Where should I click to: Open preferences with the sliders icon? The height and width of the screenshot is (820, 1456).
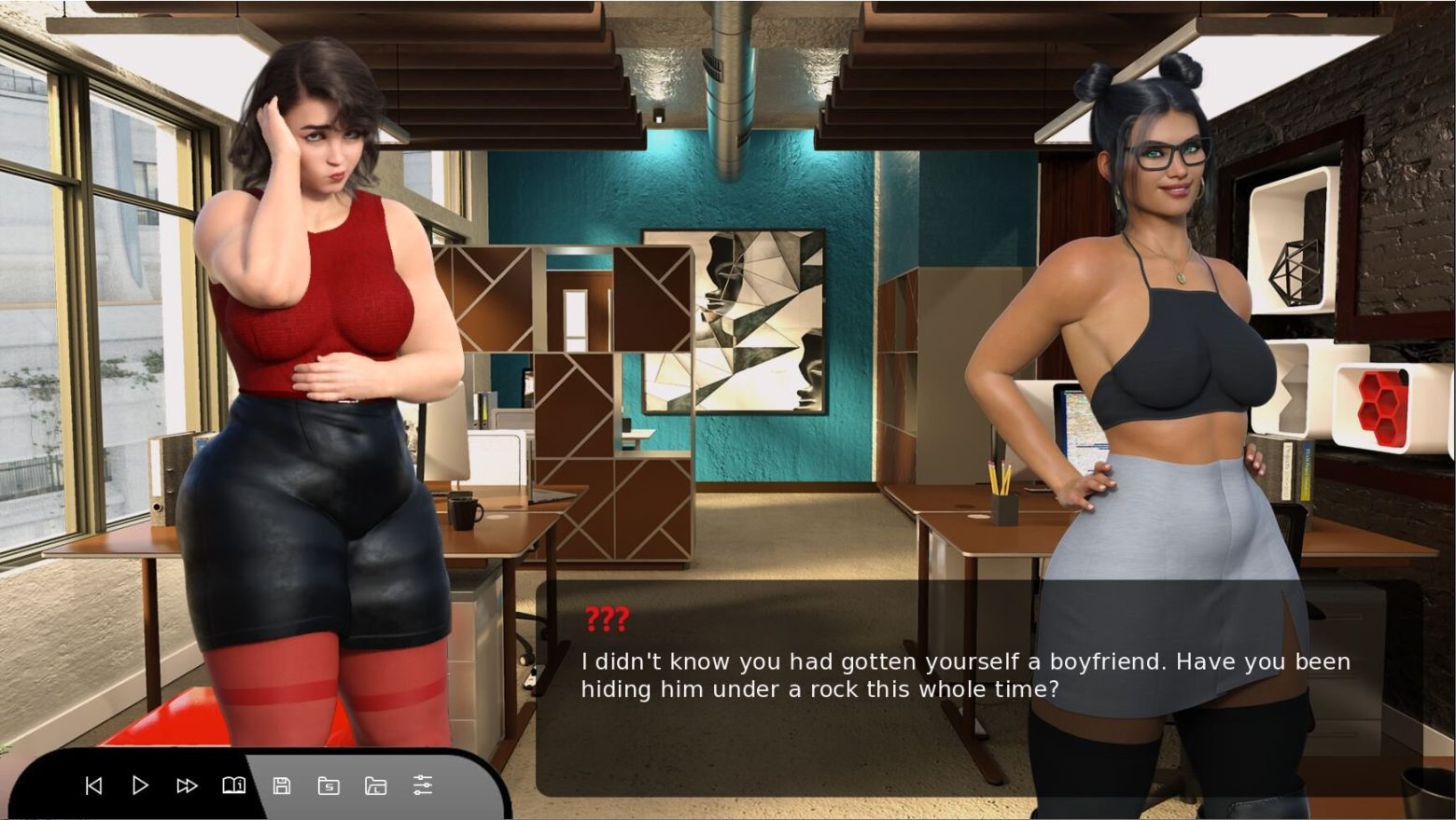pos(423,785)
